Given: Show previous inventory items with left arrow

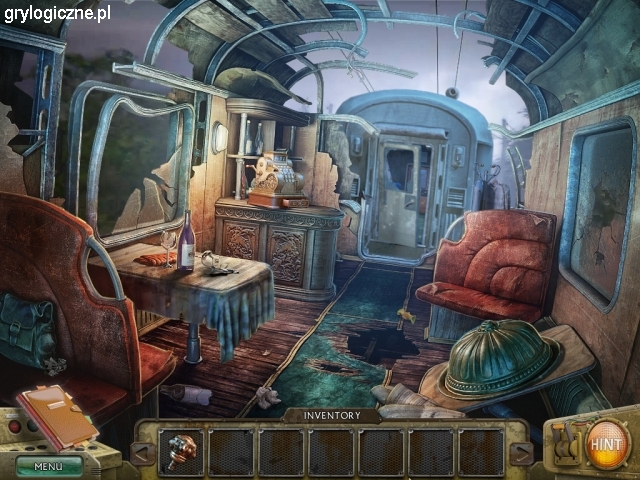Looking at the screenshot, I should [x=144, y=453].
